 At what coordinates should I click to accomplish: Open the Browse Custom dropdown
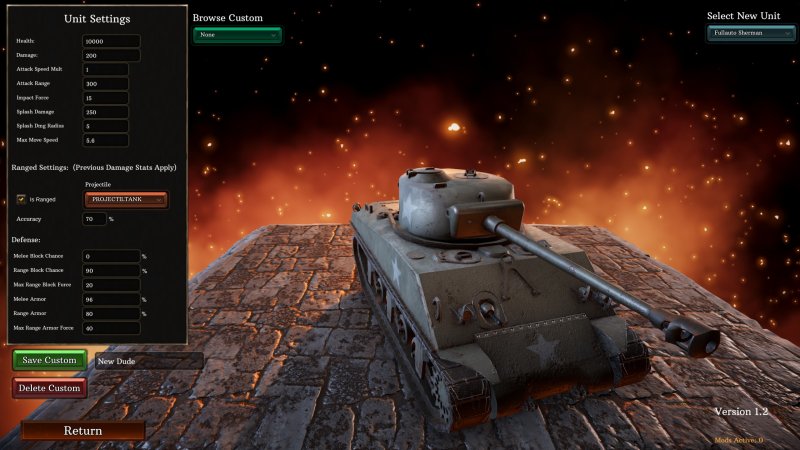click(x=237, y=35)
